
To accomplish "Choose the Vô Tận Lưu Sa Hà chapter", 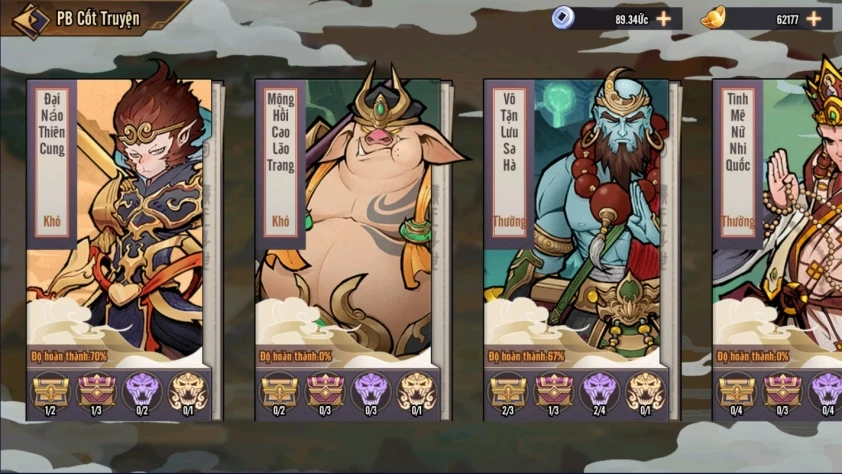I will point(578,220).
